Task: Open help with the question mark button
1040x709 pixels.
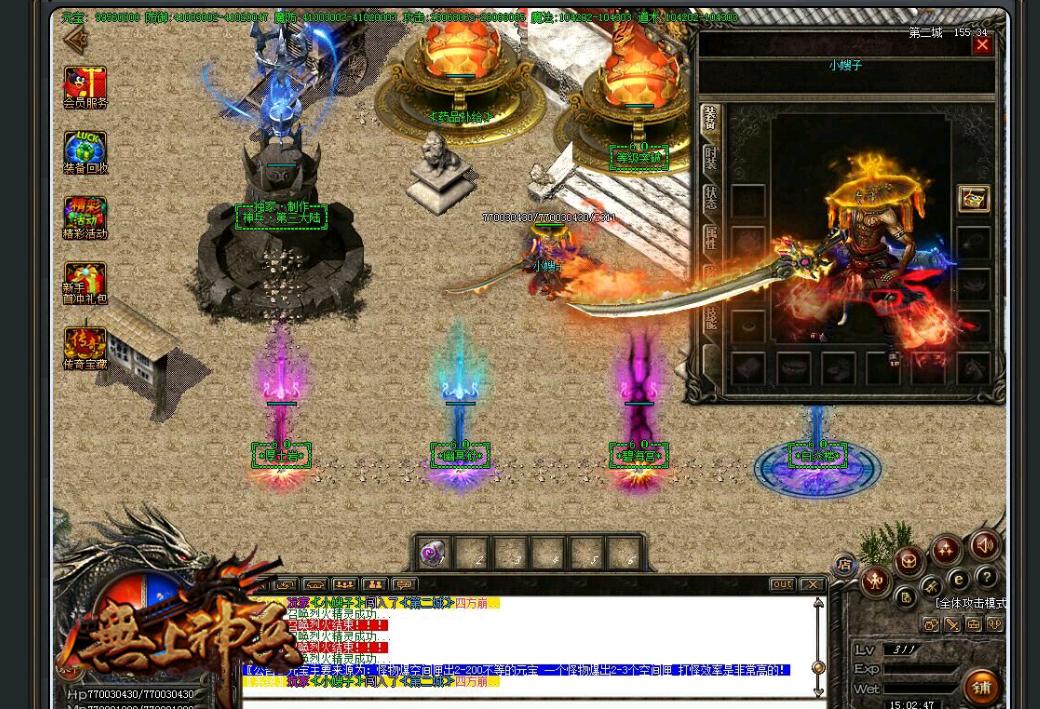Action: tap(986, 577)
